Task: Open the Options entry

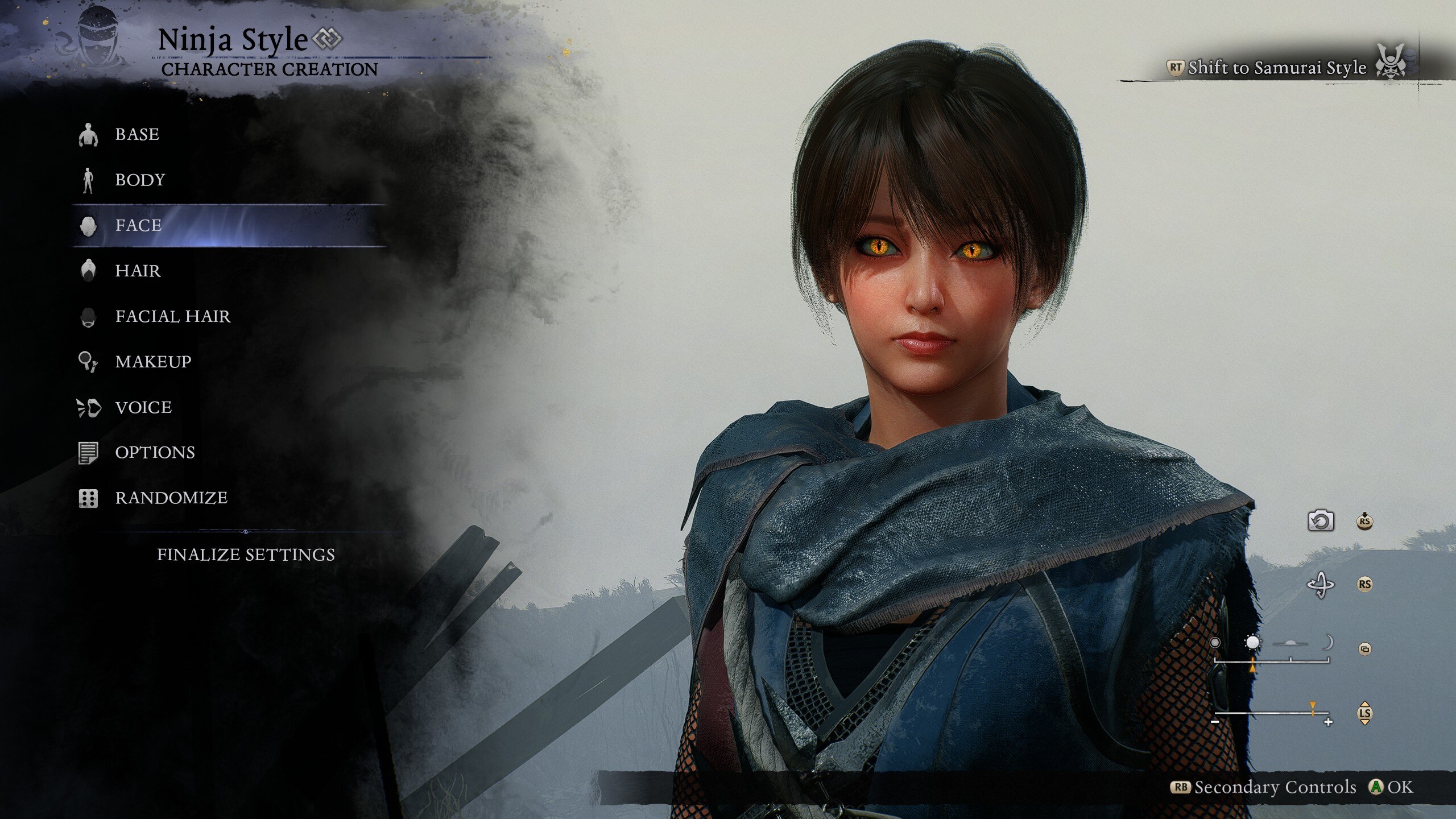Action: click(155, 452)
